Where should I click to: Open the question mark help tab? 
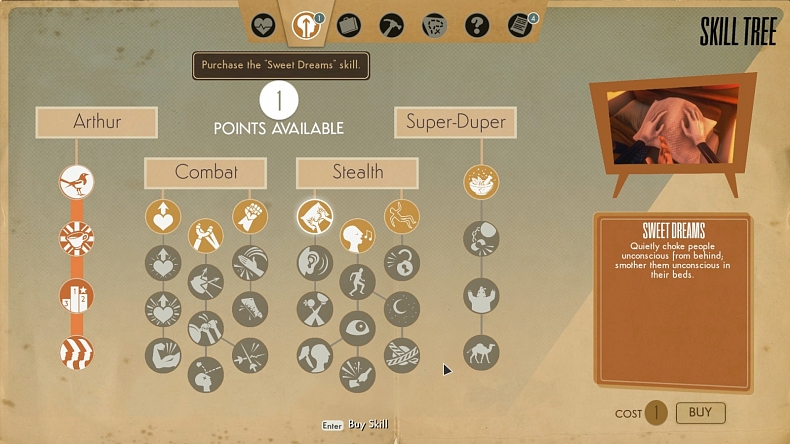(477, 24)
